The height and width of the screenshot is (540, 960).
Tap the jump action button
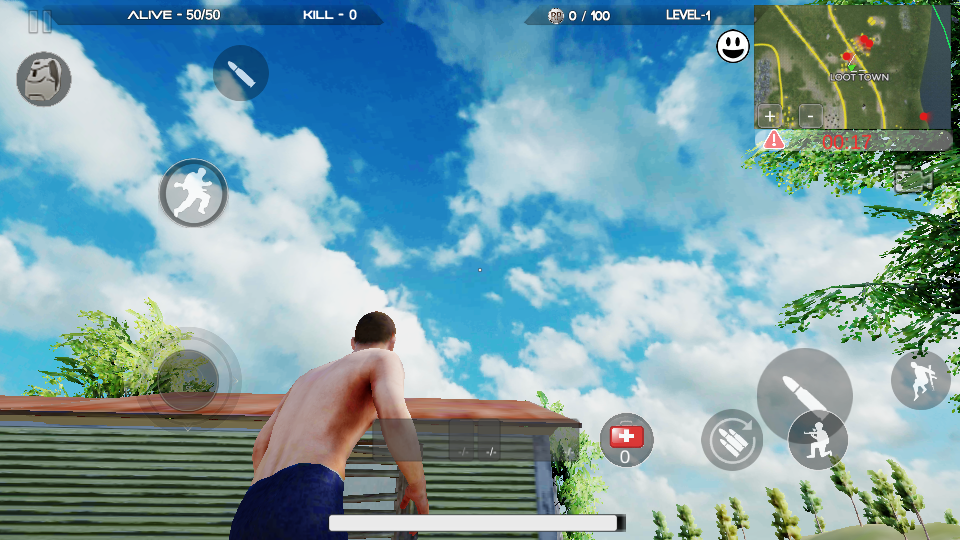[x=920, y=379]
